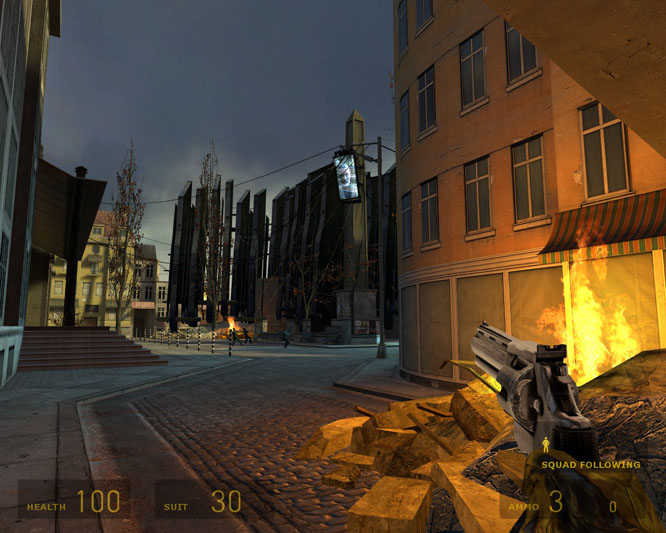Click the squad member figure icon
The height and width of the screenshot is (533, 666).
[545, 445]
